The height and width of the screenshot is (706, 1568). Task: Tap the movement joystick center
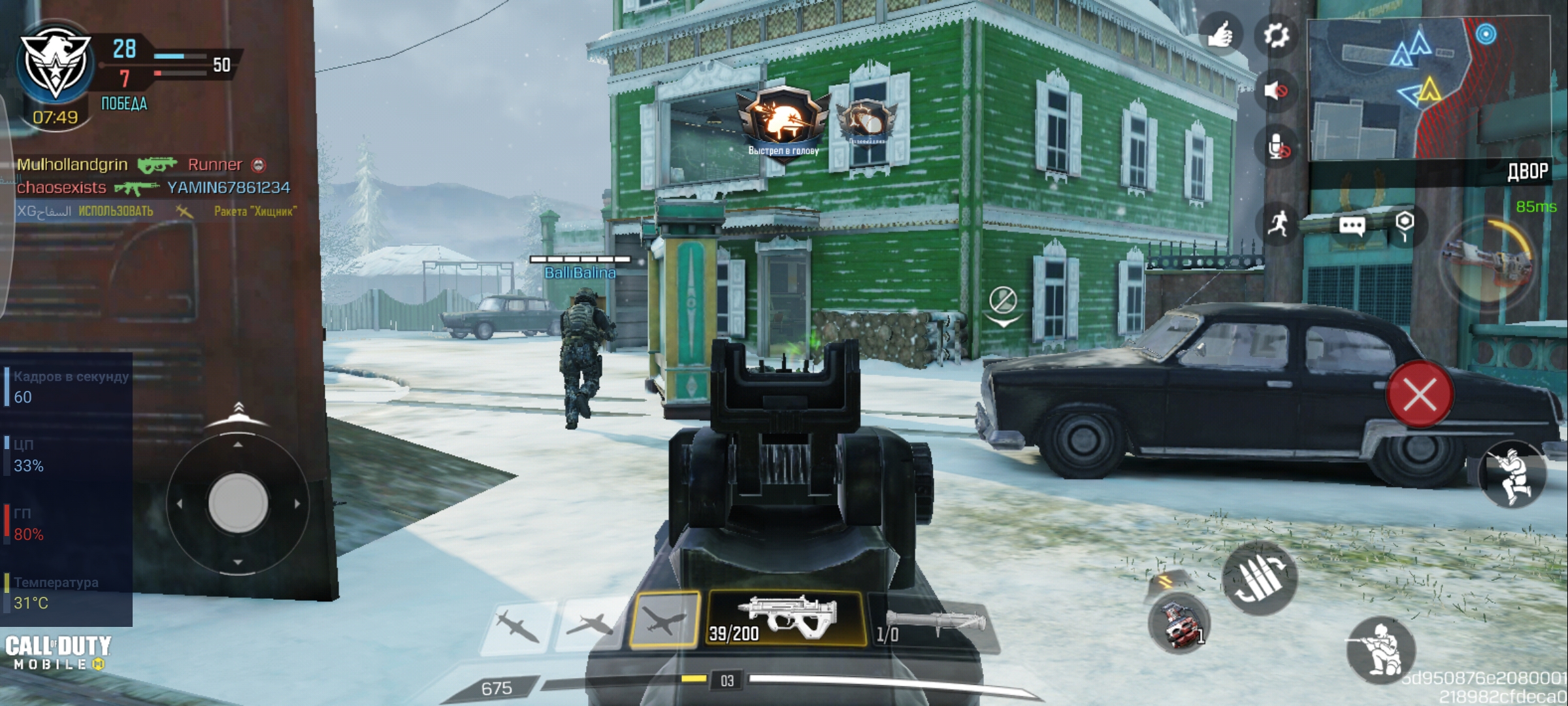click(x=238, y=503)
